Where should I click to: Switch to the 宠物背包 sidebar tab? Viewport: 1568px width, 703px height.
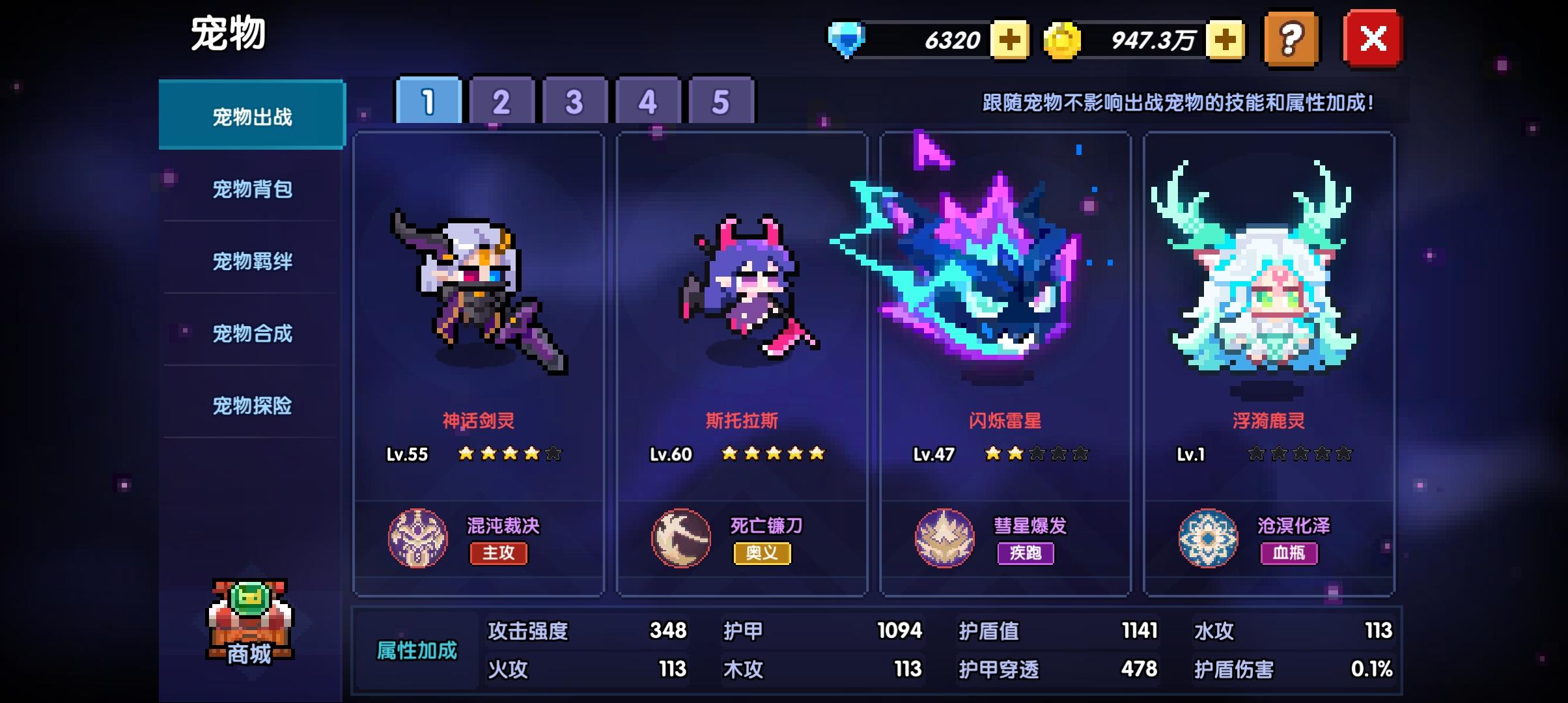pyautogui.click(x=253, y=189)
